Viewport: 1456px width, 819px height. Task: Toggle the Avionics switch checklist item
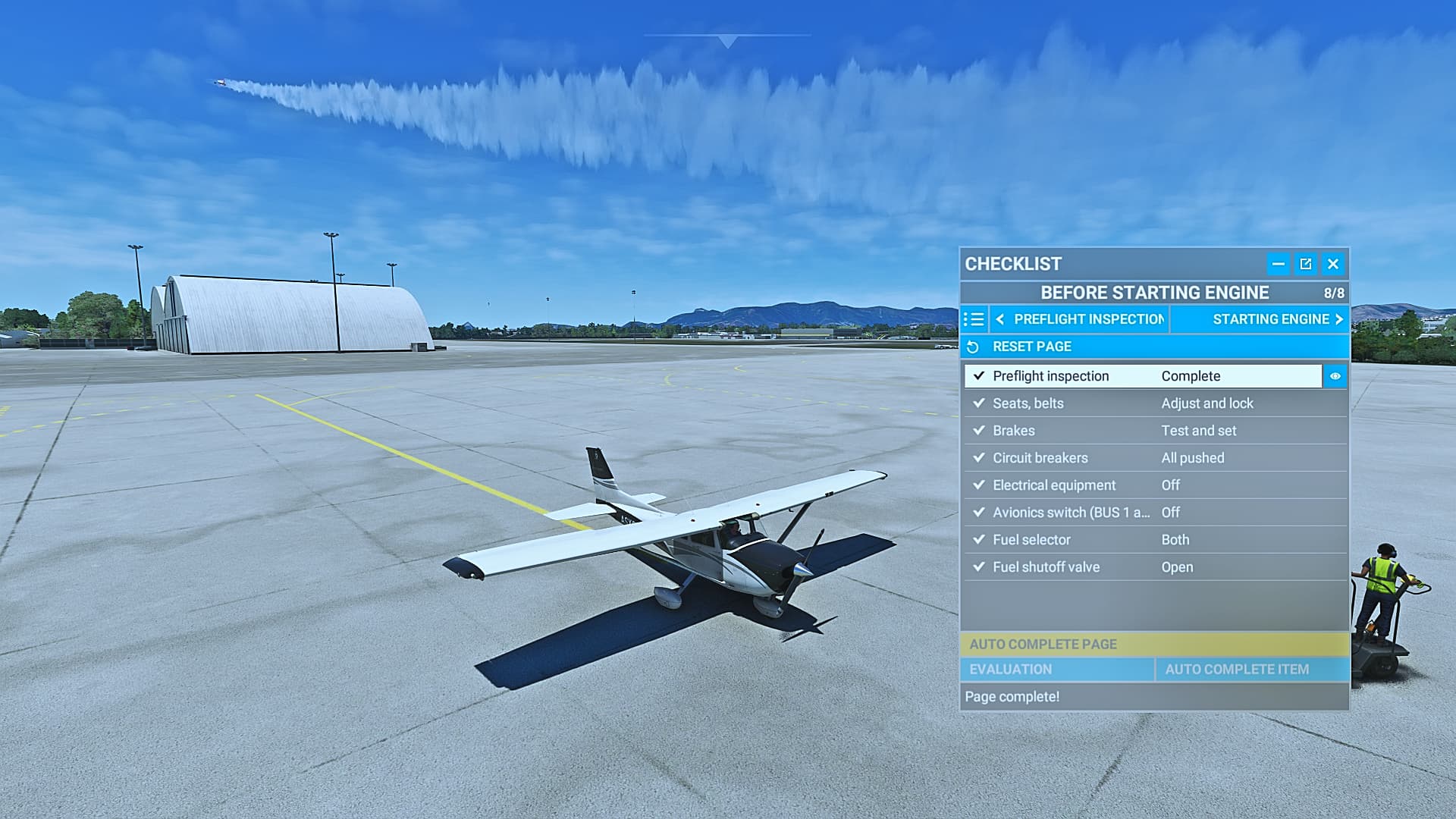point(979,513)
